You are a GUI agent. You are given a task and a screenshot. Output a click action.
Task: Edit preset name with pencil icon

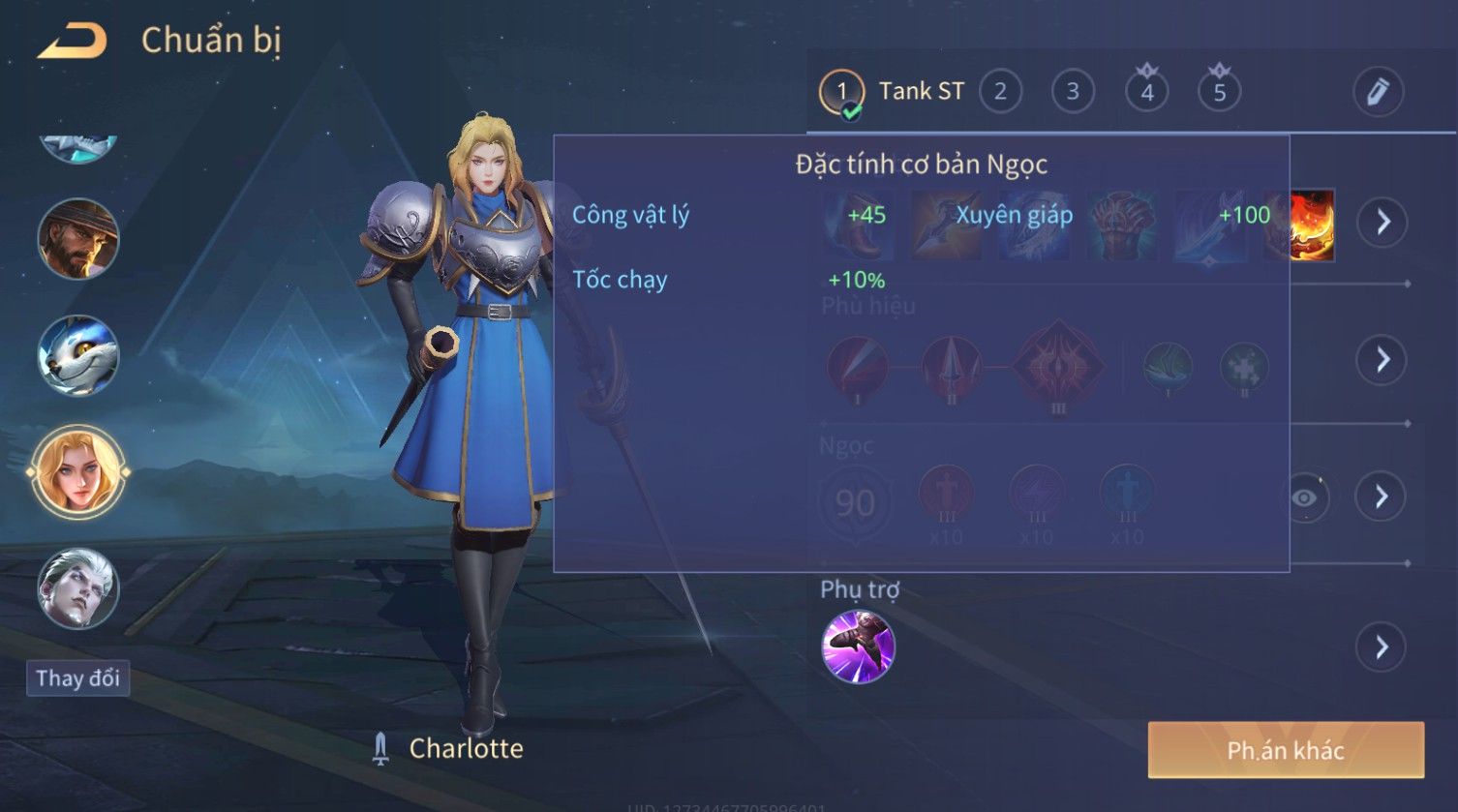coord(1378,92)
